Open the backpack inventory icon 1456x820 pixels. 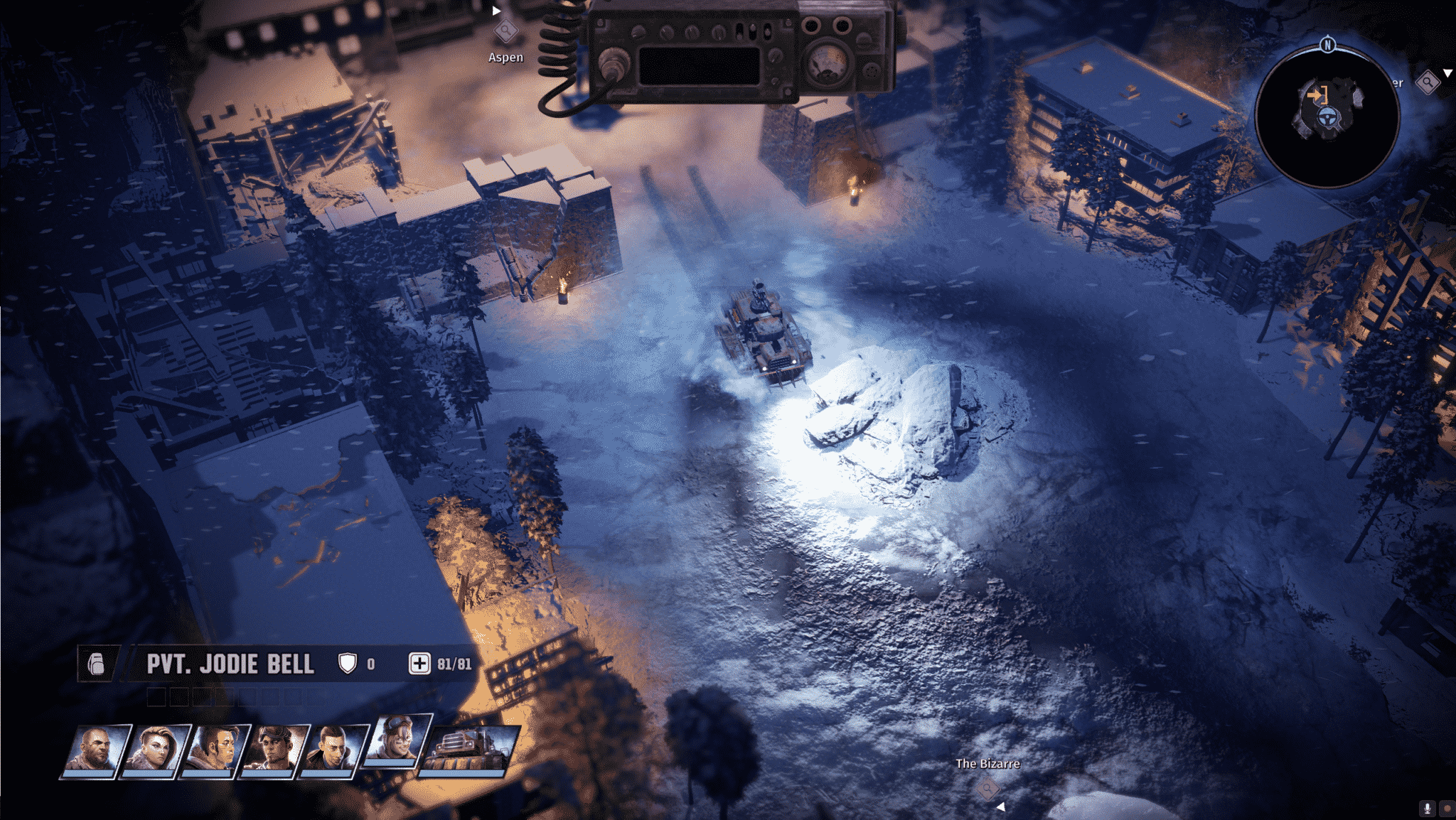(96, 664)
